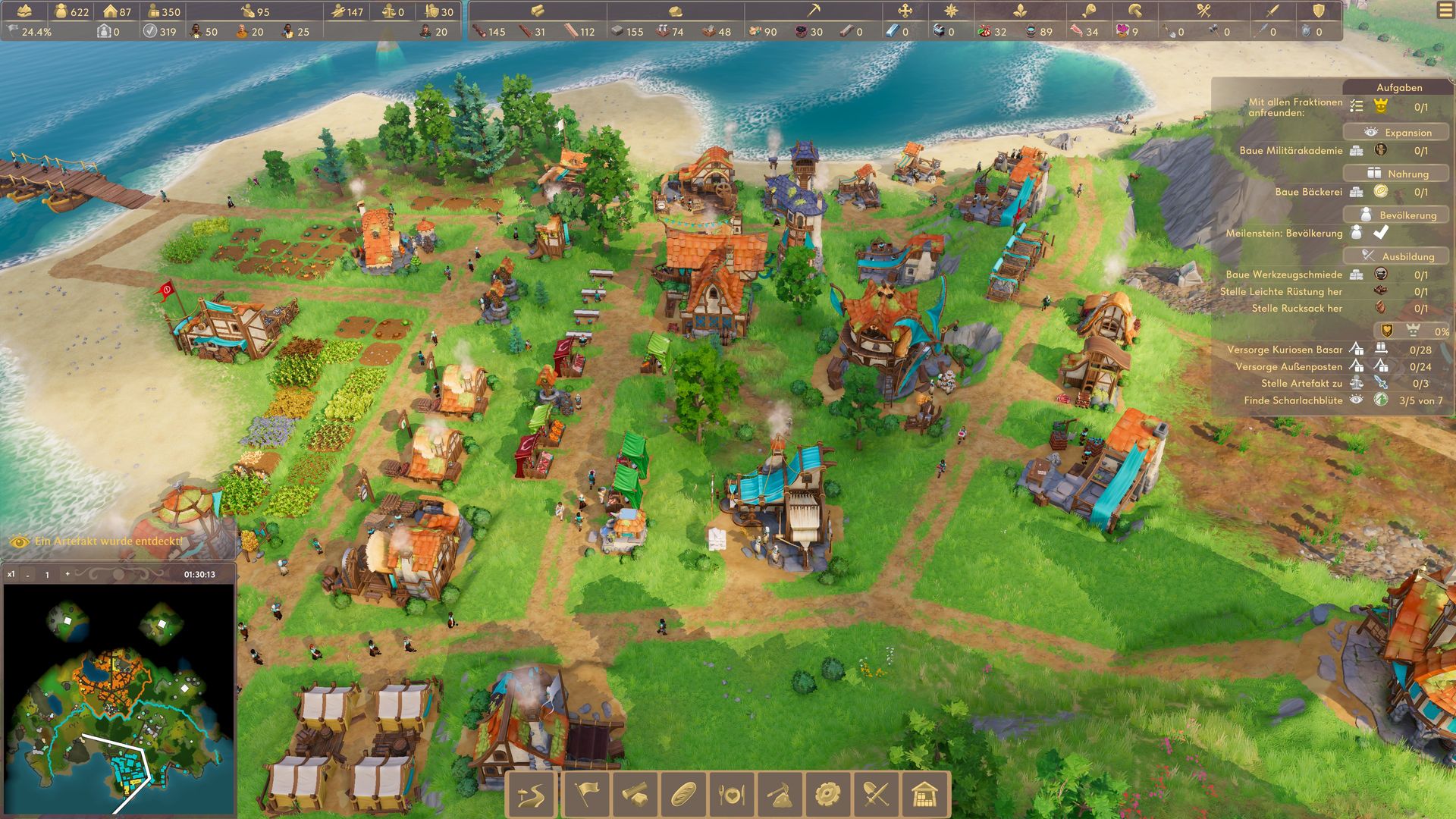Collapse the Bevölkerung task section

tap(1398, 215)
